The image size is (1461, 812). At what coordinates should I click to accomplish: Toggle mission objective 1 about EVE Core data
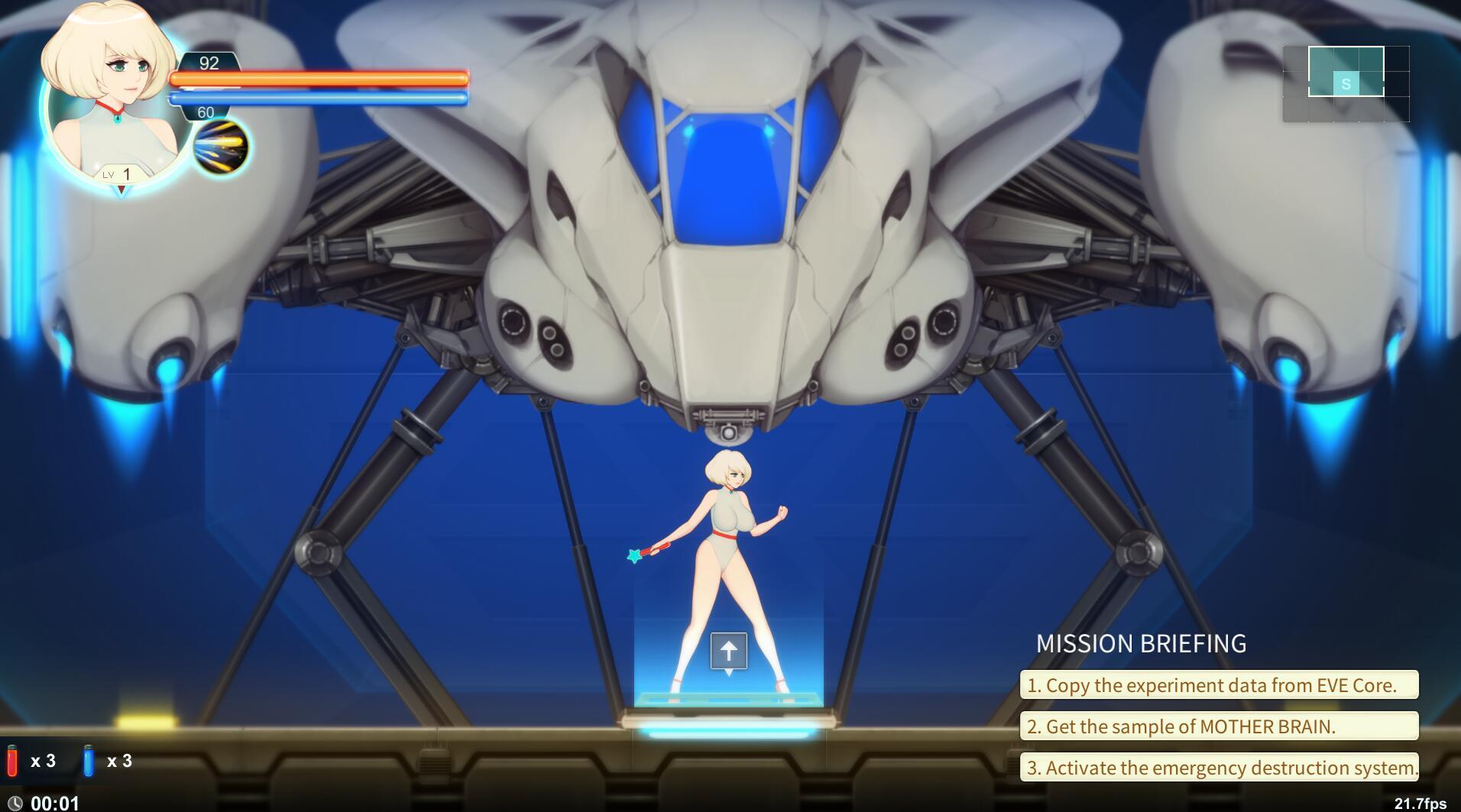(x=1219, y=685)
